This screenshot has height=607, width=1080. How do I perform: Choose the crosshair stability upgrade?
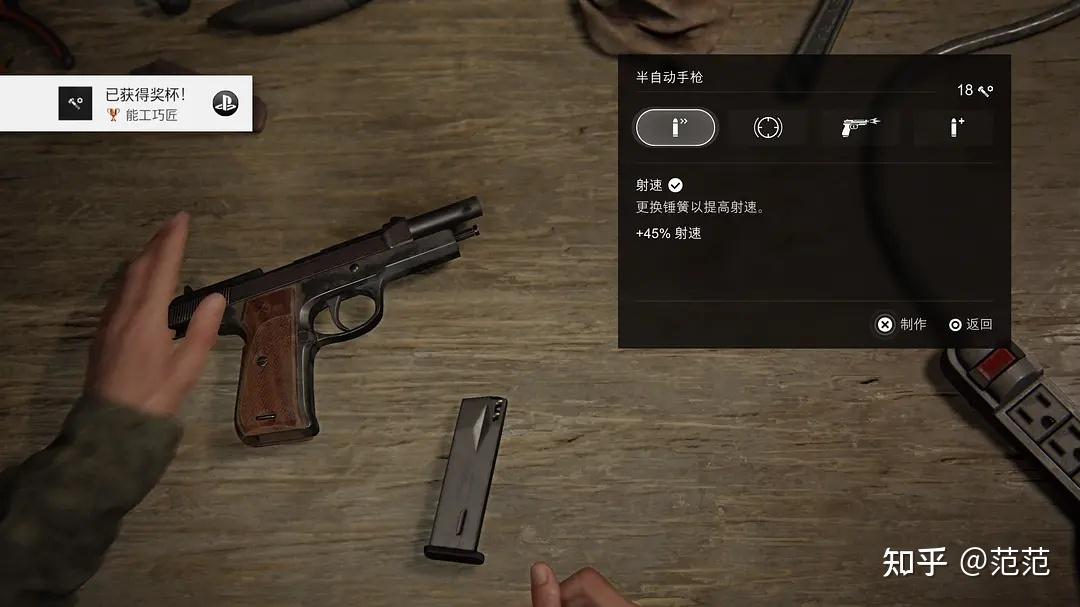pos(767,128)
